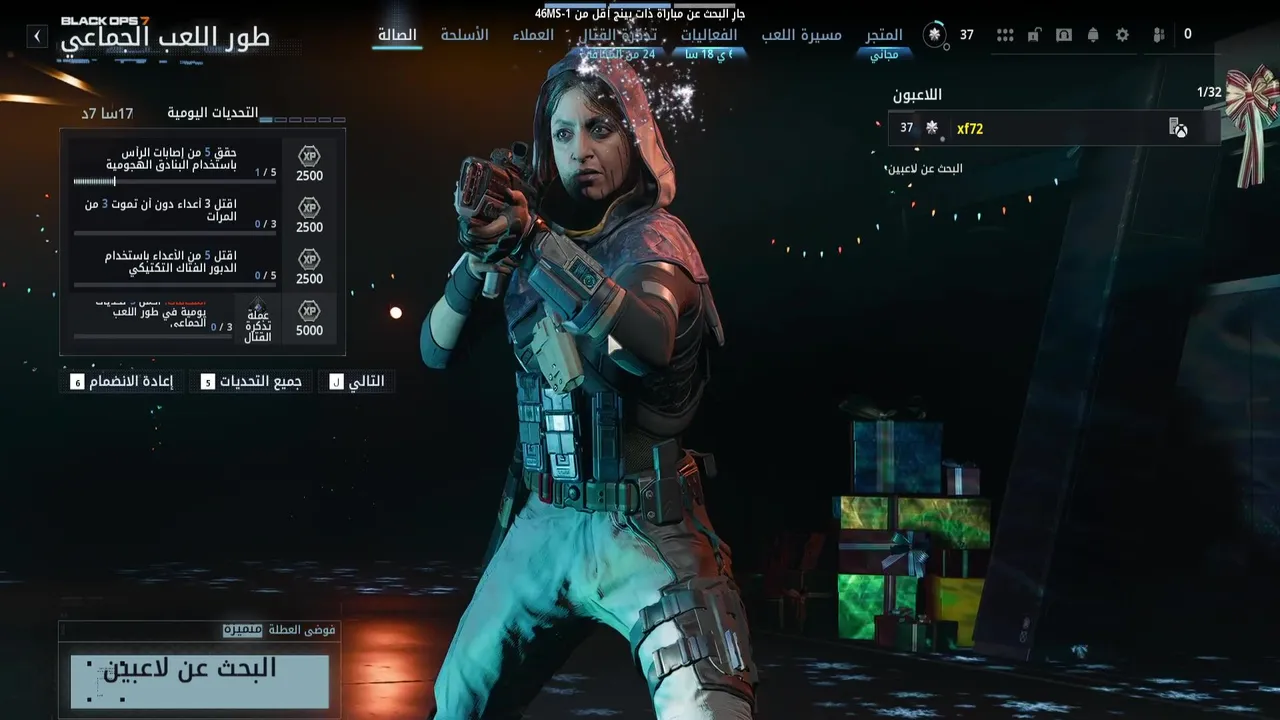Select the three-kills-without-dying daily challenge
This screenshot has height=720, width=1280.
tap(202, 214)
